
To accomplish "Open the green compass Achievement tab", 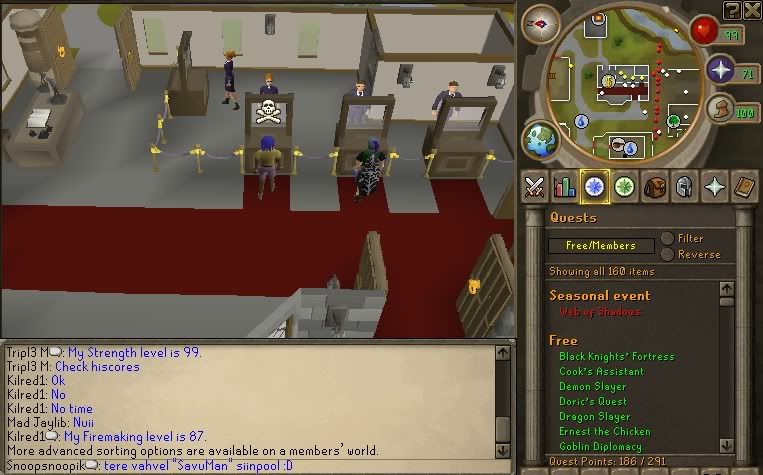I will (x=626, y=187).
